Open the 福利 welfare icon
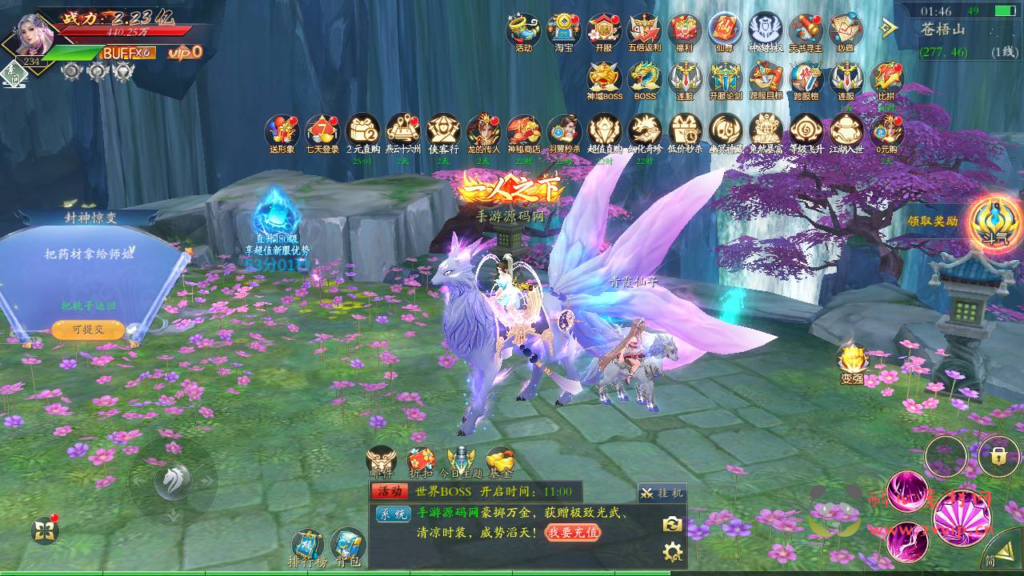The height and width of the screenshot is (576, 1024). (x=685, y=30)
